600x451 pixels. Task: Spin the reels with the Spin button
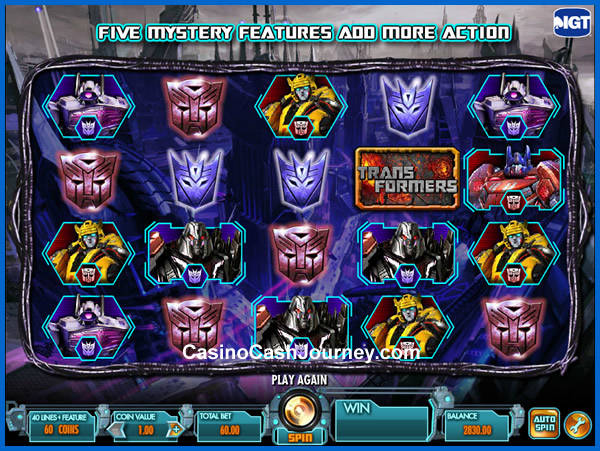(298, 416)
